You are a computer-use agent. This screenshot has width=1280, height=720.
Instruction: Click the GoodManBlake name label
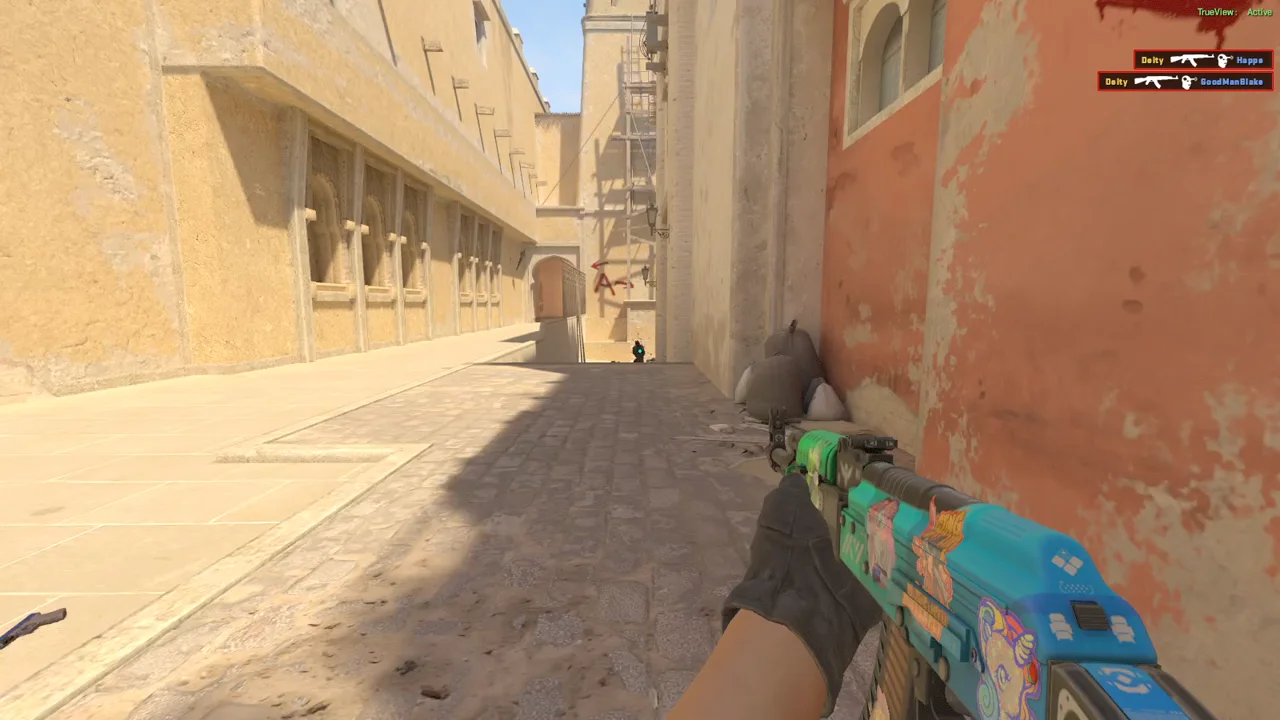click(x=1232, y=82)
